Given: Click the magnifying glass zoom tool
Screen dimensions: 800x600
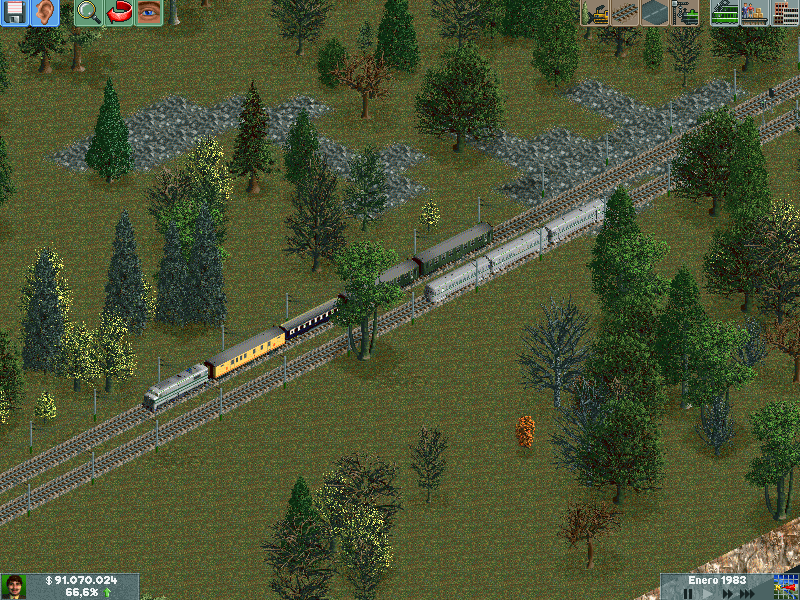Looking at the screenshot, I should tap(89, 13).
